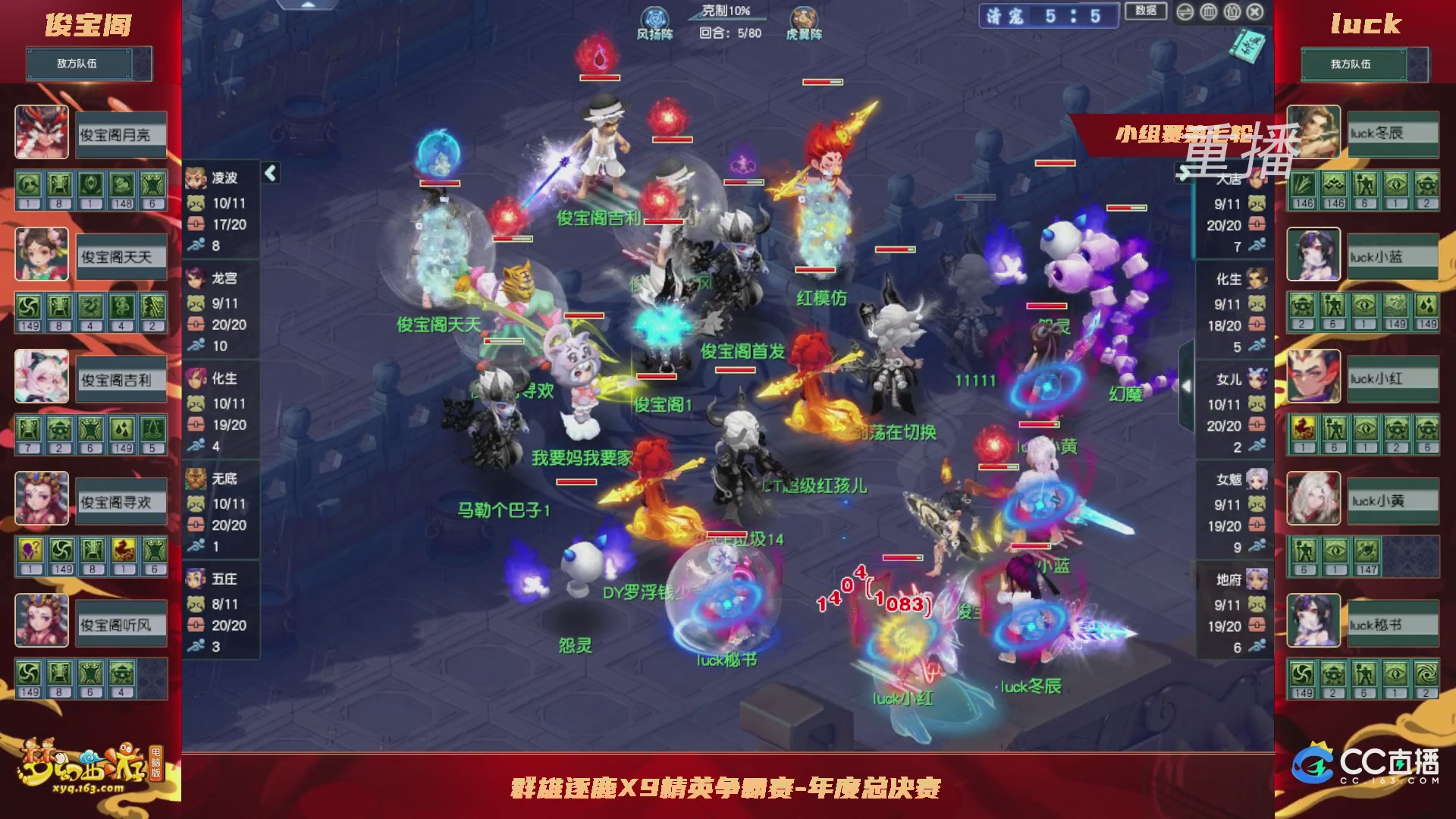The image size is (1456, 819).
Task: Collapse the left team roster with the arrow
Action: tap(269, 174)
